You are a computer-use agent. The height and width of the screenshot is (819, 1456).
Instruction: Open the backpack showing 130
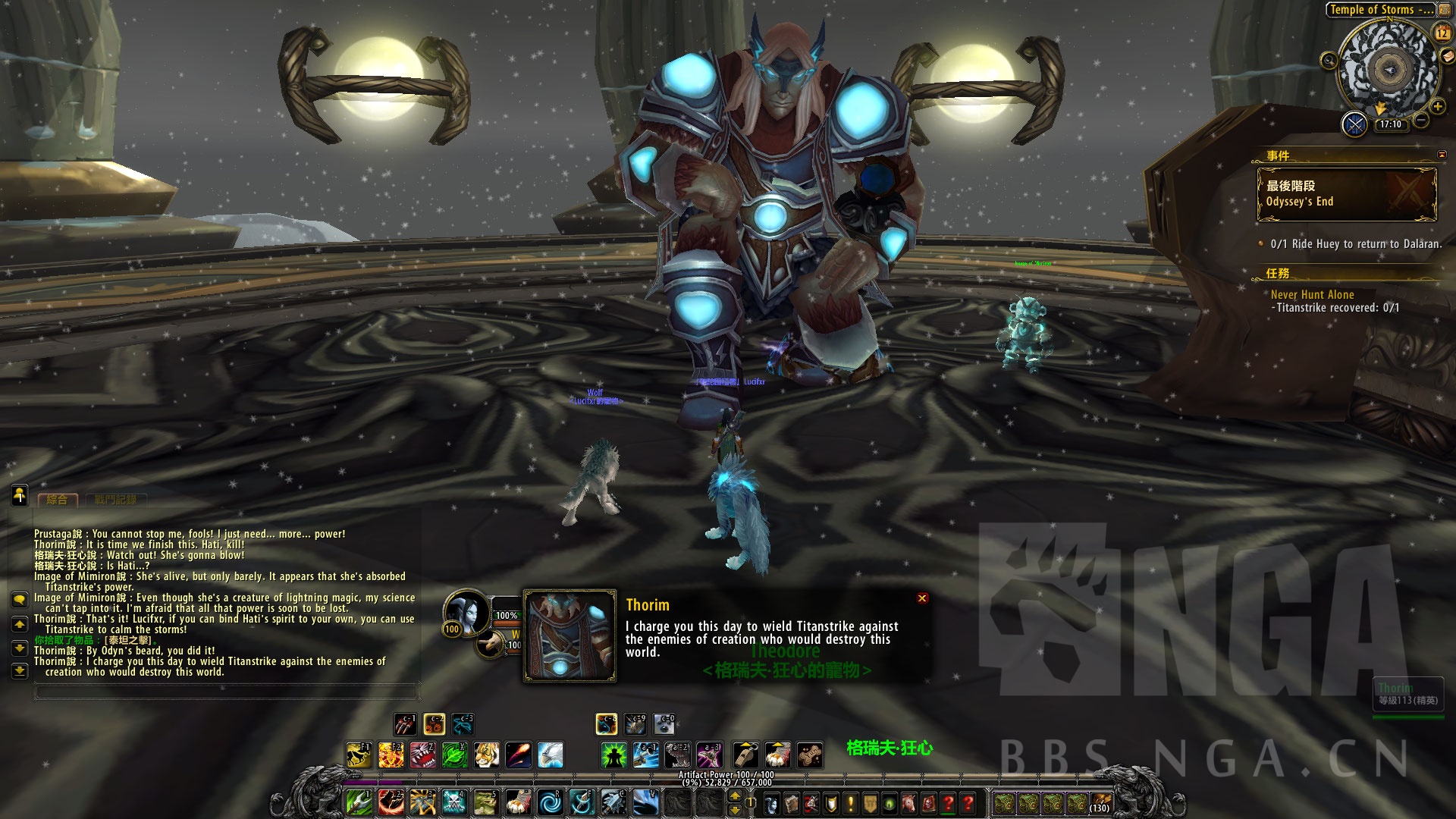[1100, 802]
